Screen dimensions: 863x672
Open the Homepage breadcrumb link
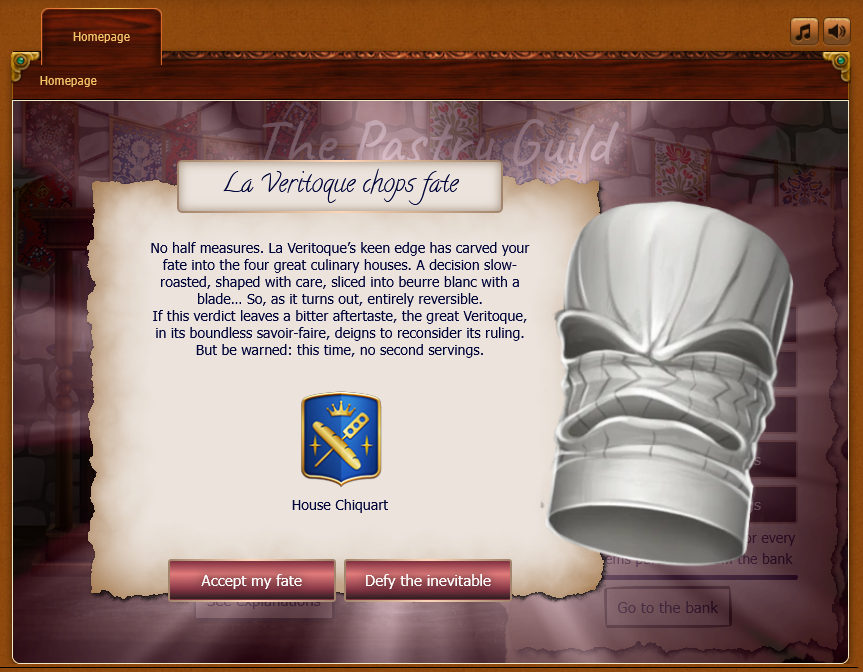click(68, 81)
